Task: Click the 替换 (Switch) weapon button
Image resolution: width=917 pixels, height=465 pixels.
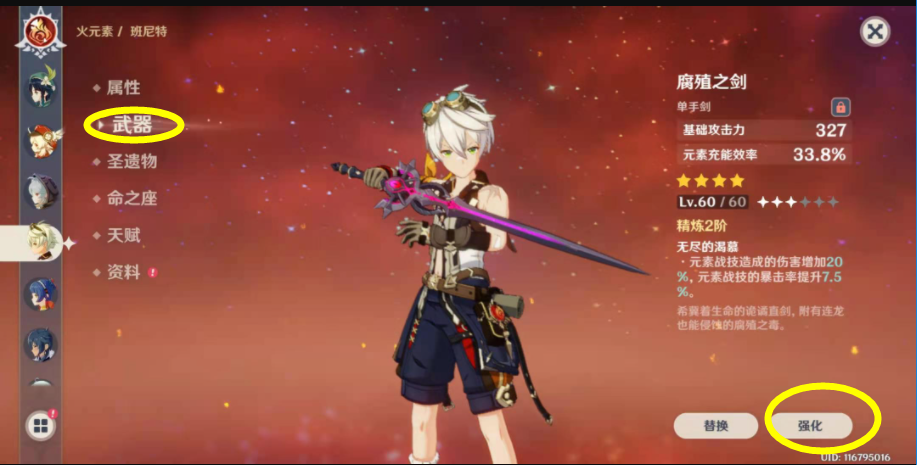Action: click(x=715, y=425)
